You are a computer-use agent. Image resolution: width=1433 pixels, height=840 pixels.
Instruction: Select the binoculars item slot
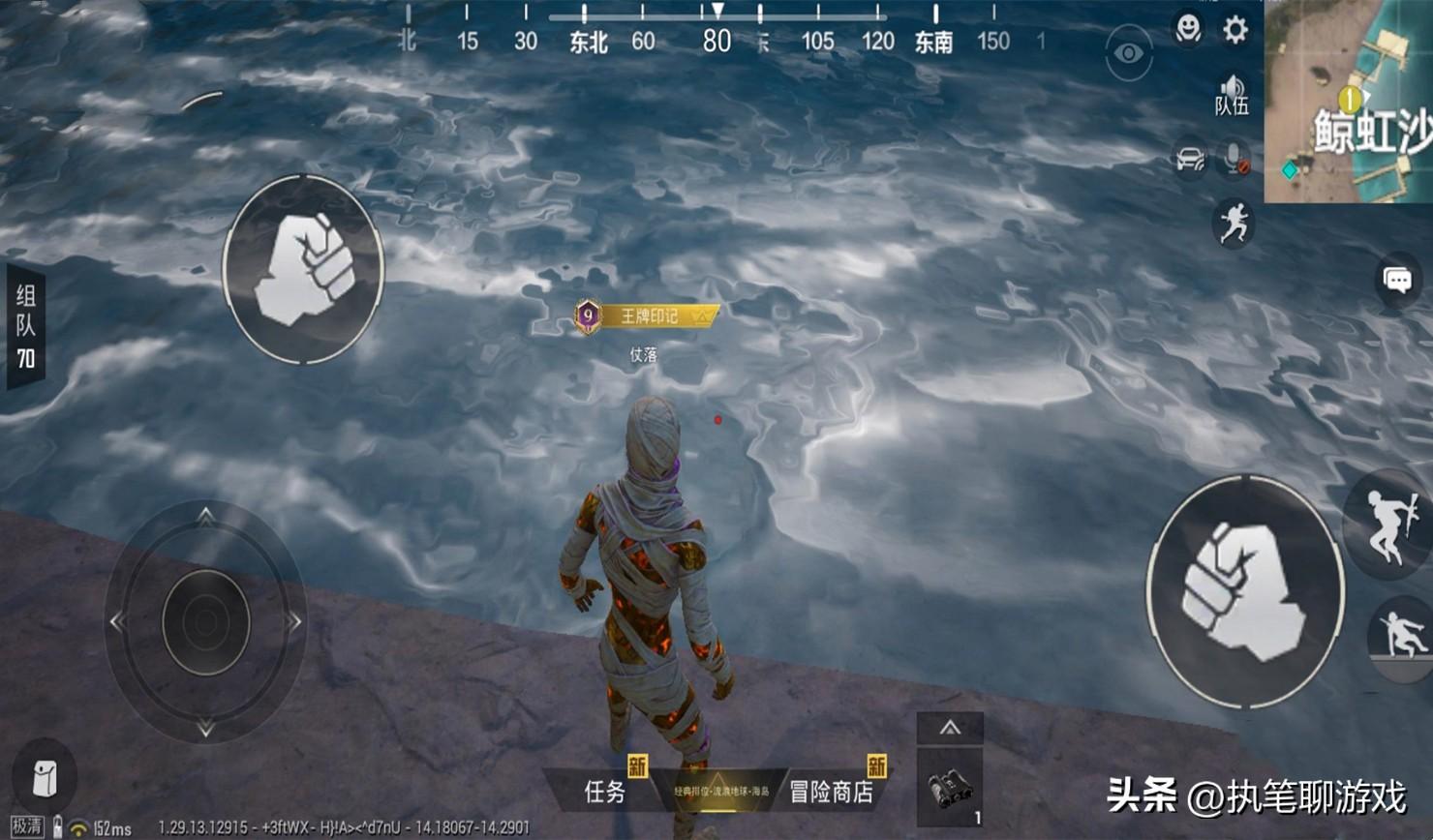tap(949, 788)
